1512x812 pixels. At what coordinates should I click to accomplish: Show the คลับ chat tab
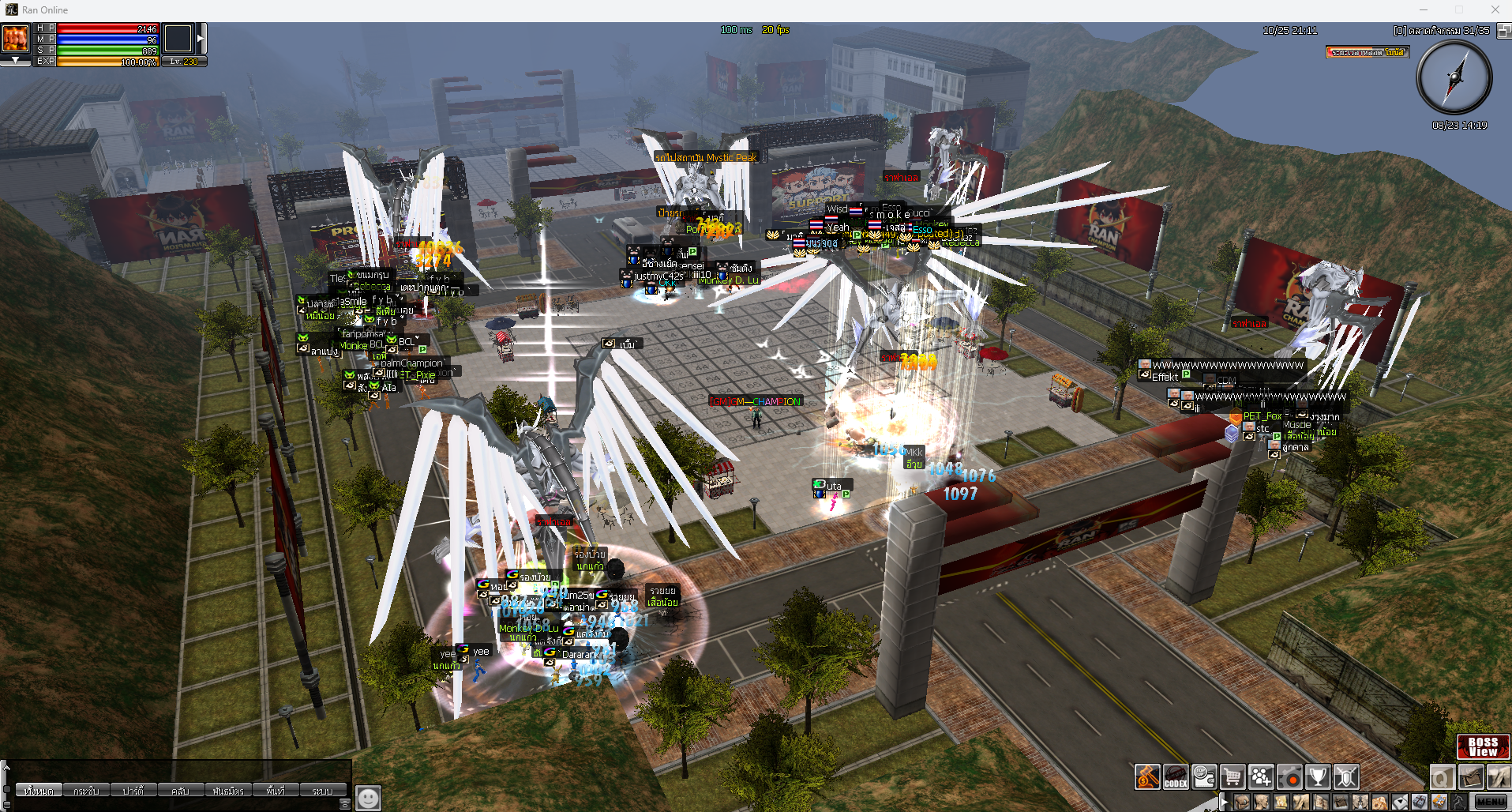pos(180,791)
